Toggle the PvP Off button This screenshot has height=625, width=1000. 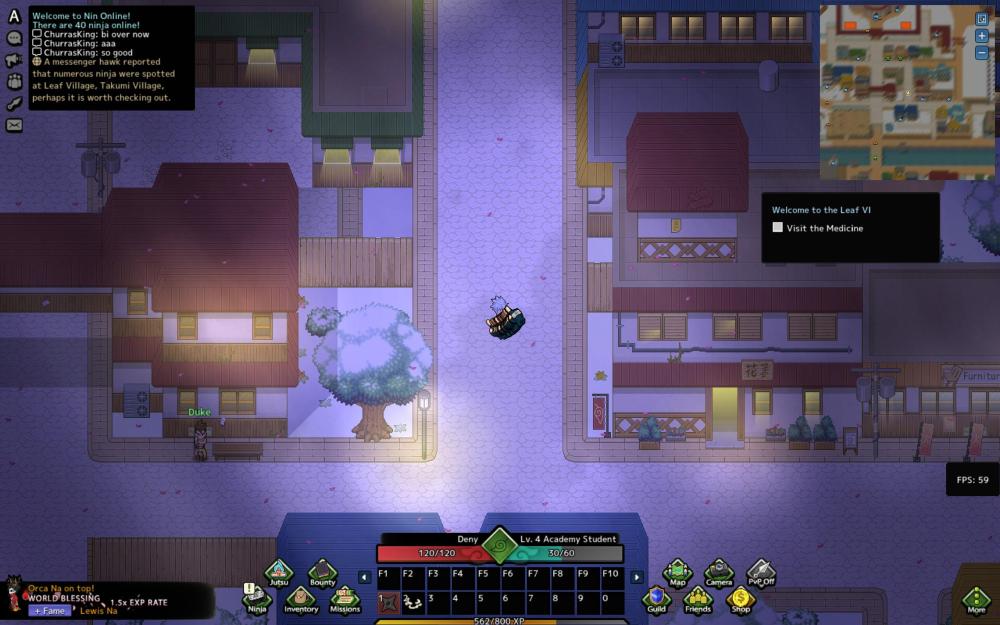point(761,572)
